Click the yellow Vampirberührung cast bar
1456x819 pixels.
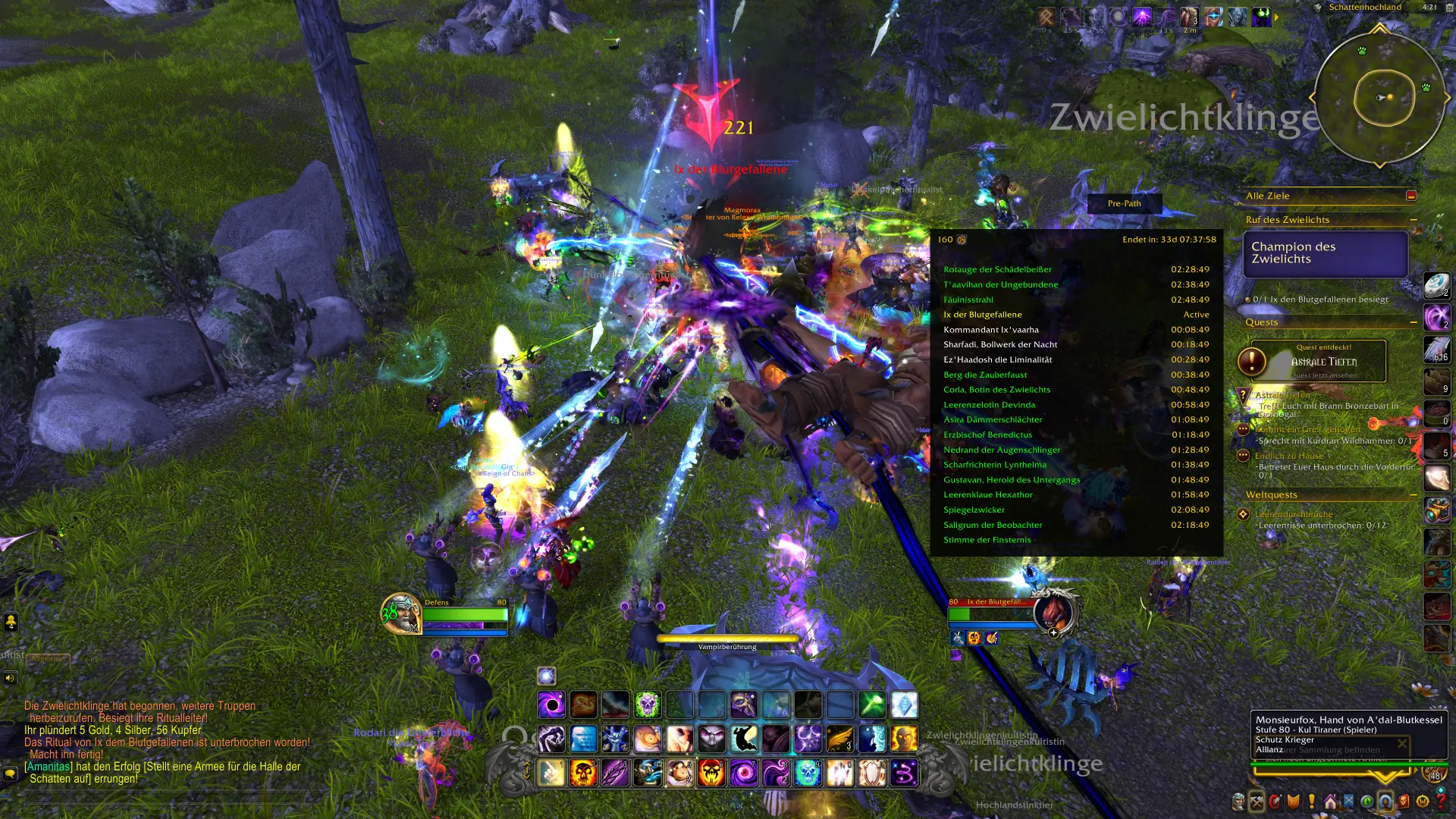[728, 640]
